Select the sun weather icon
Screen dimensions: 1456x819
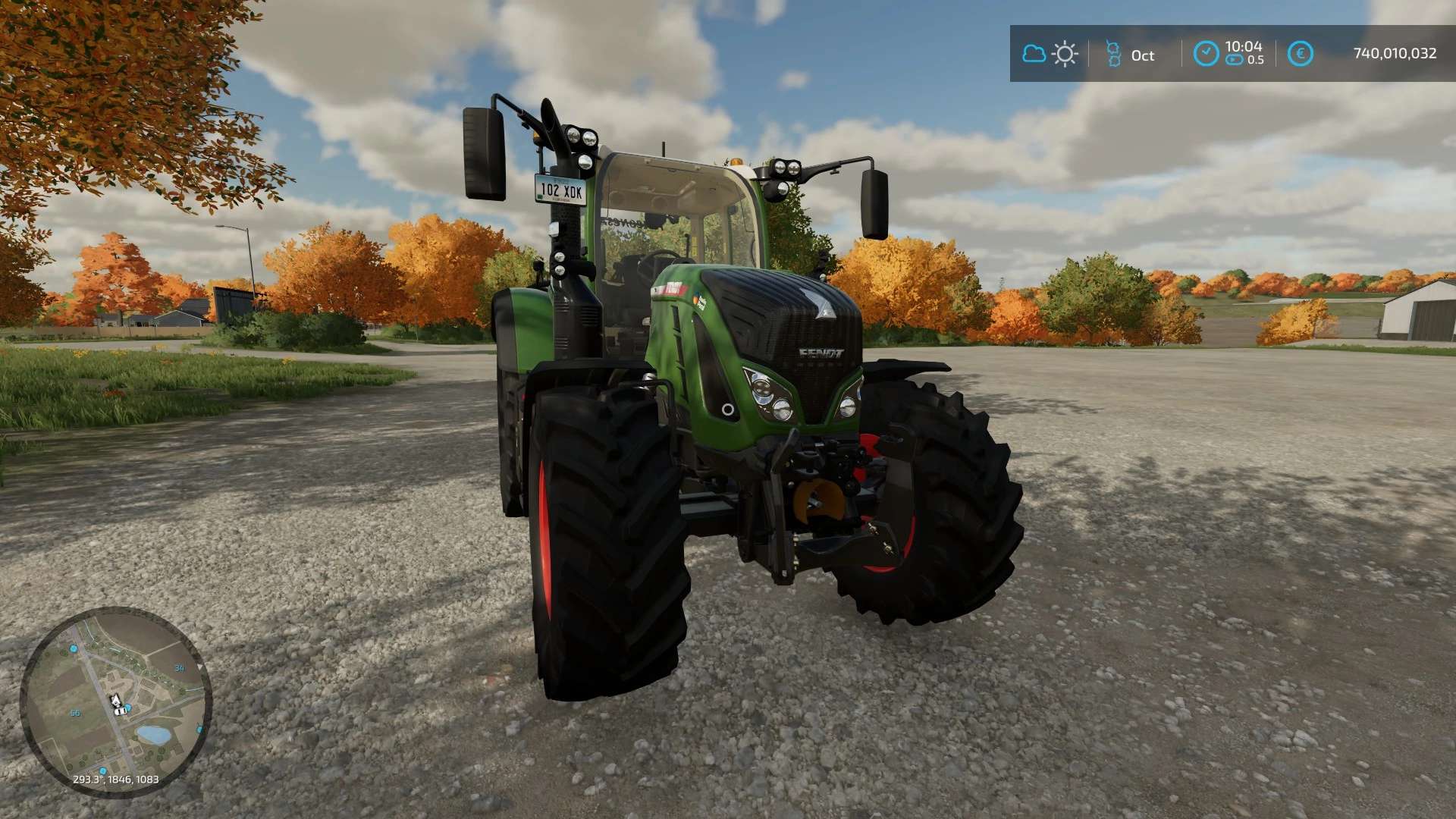pyautogui.click(x=1065, y=54)
